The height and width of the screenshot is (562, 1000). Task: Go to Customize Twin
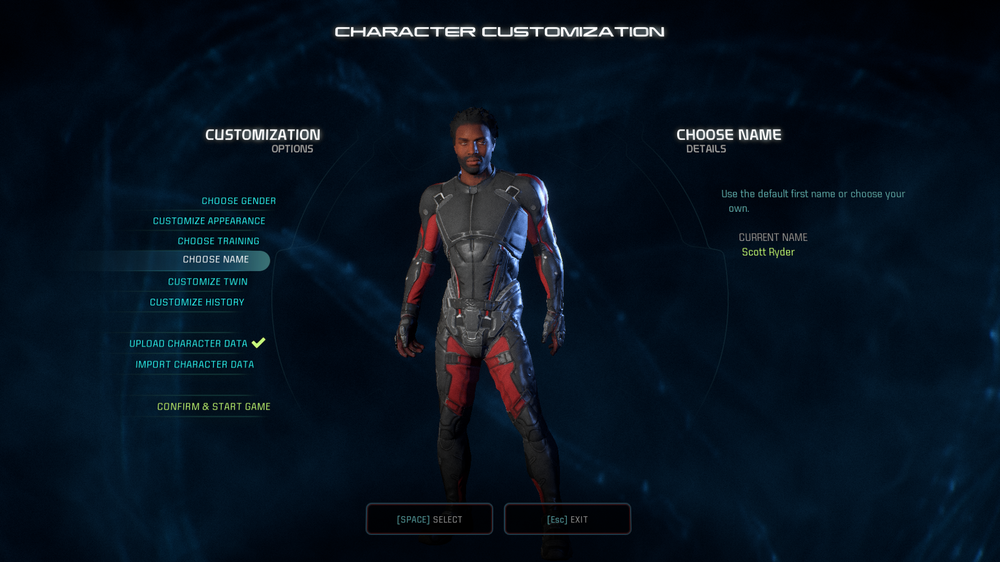(x=207, y=282)
